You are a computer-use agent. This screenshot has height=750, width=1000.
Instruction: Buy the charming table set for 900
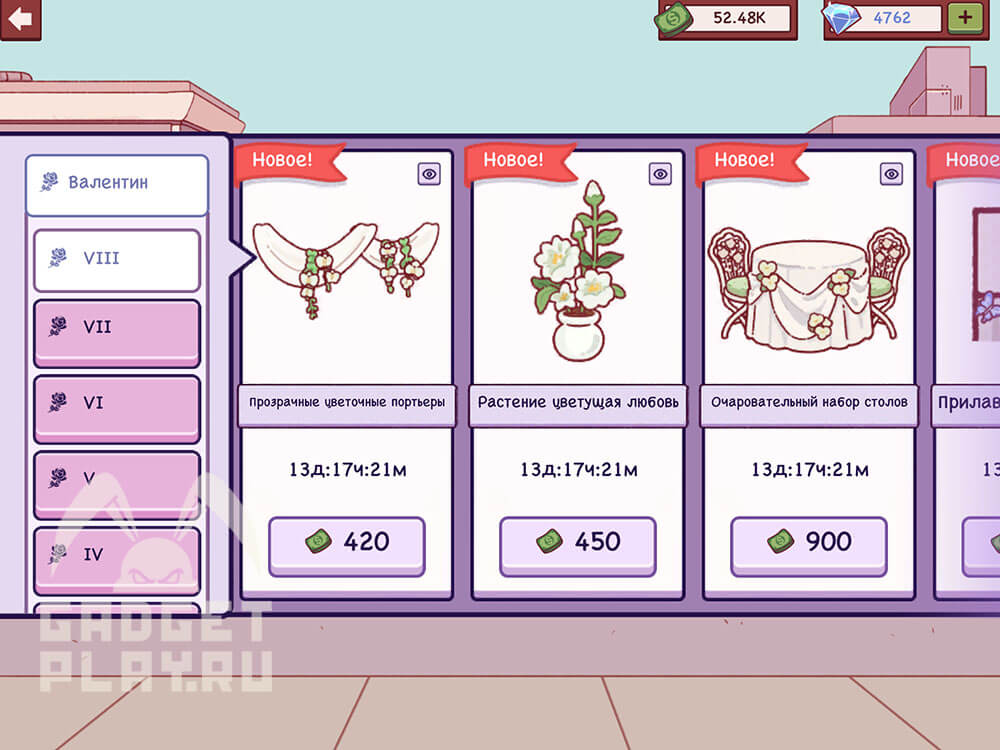808,544
